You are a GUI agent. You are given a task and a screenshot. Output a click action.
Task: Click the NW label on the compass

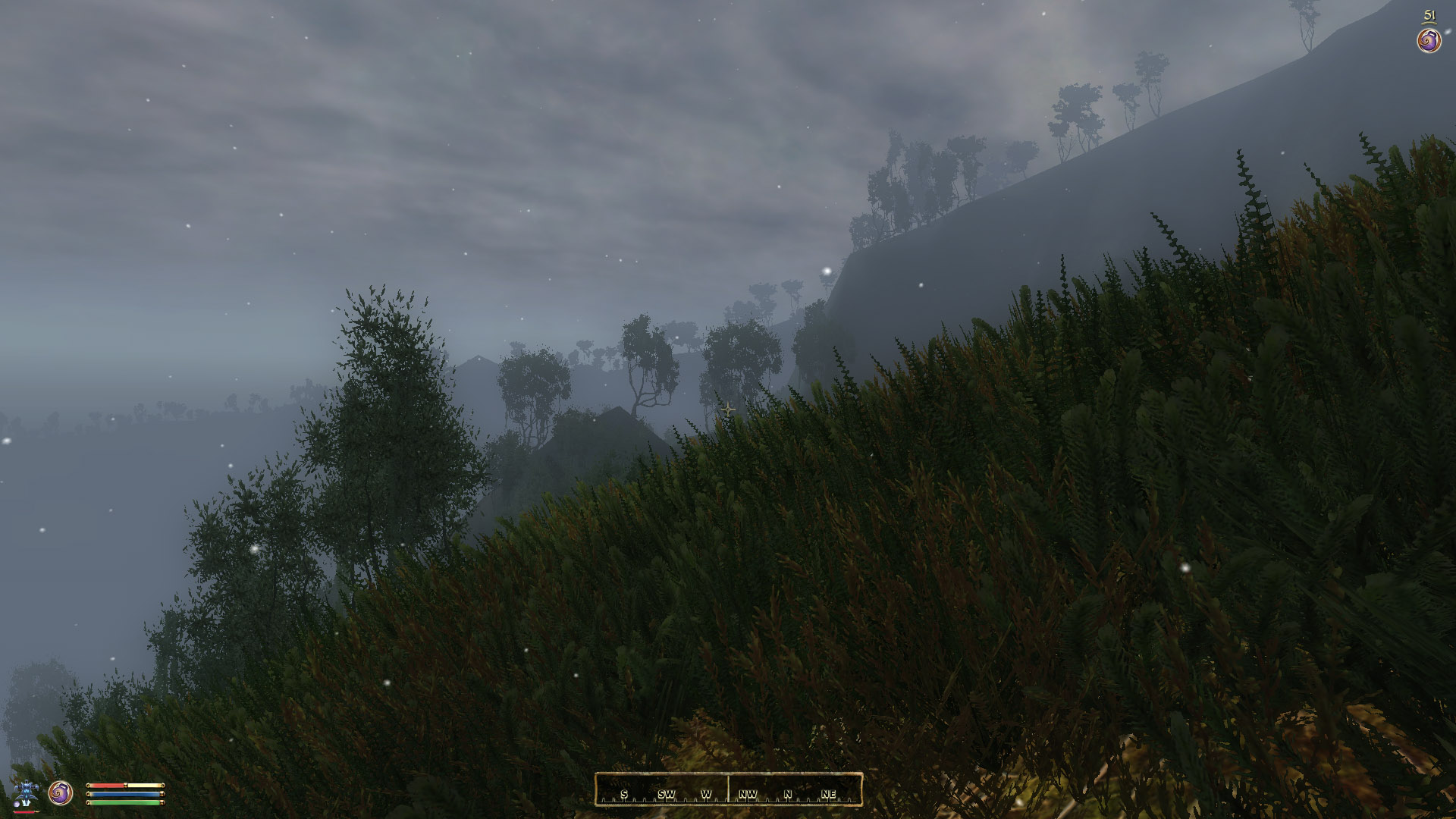[748, 795]
